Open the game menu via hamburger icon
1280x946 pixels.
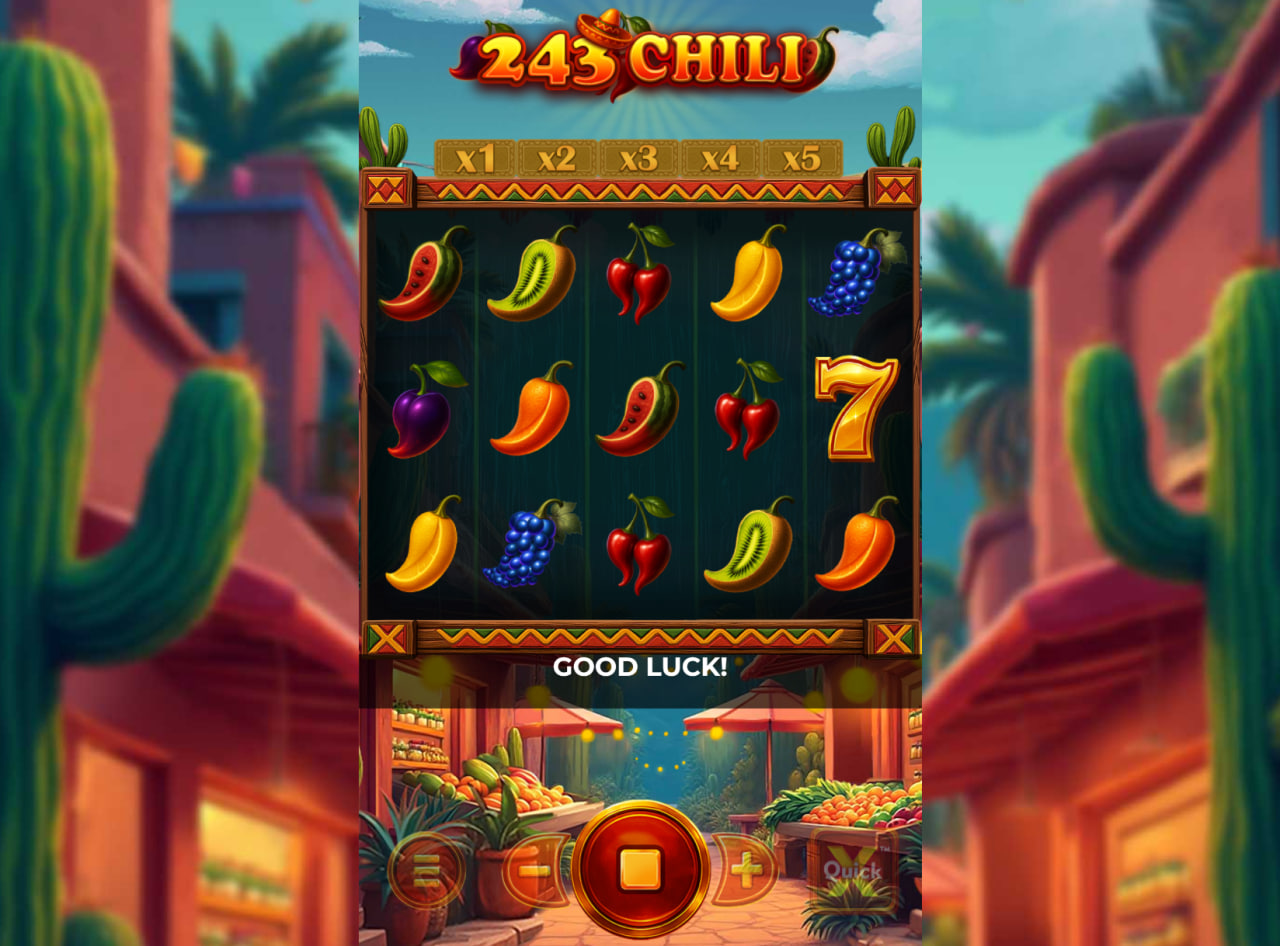425,870
